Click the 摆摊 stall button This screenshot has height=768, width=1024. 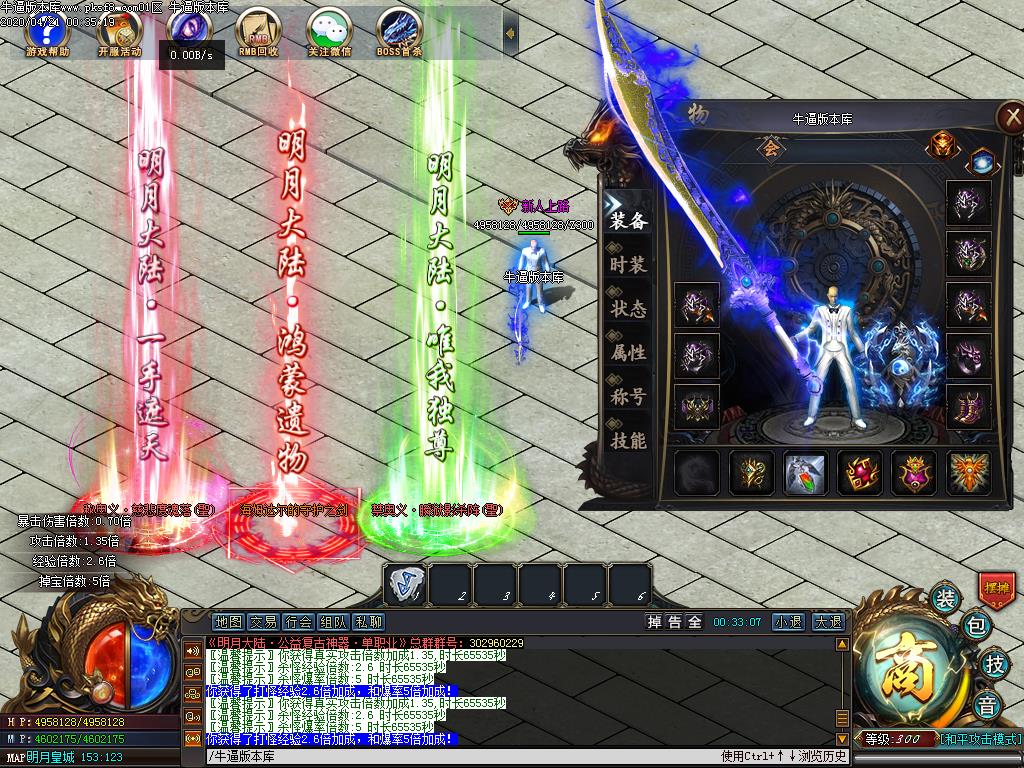coord(996,588)
